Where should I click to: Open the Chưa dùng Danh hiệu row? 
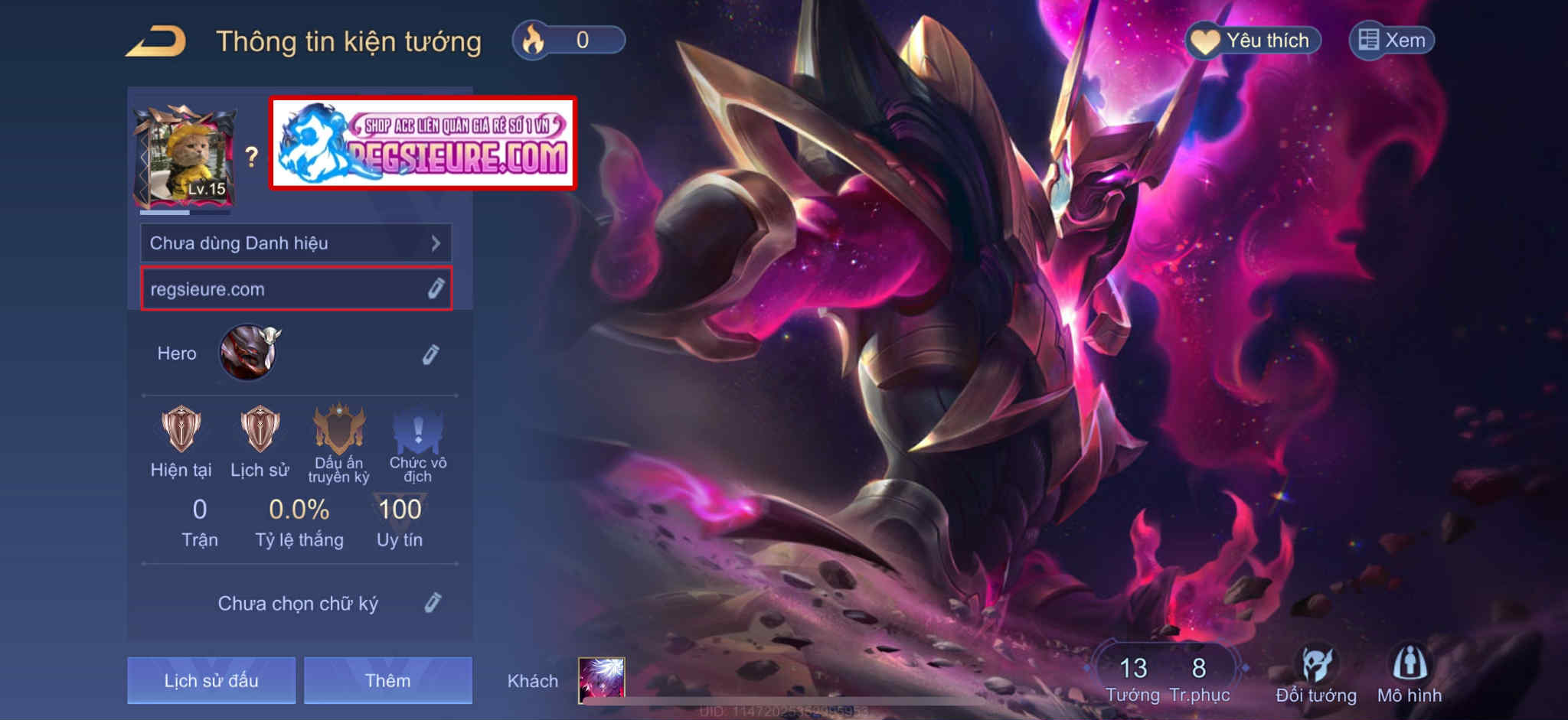(296, 243)
